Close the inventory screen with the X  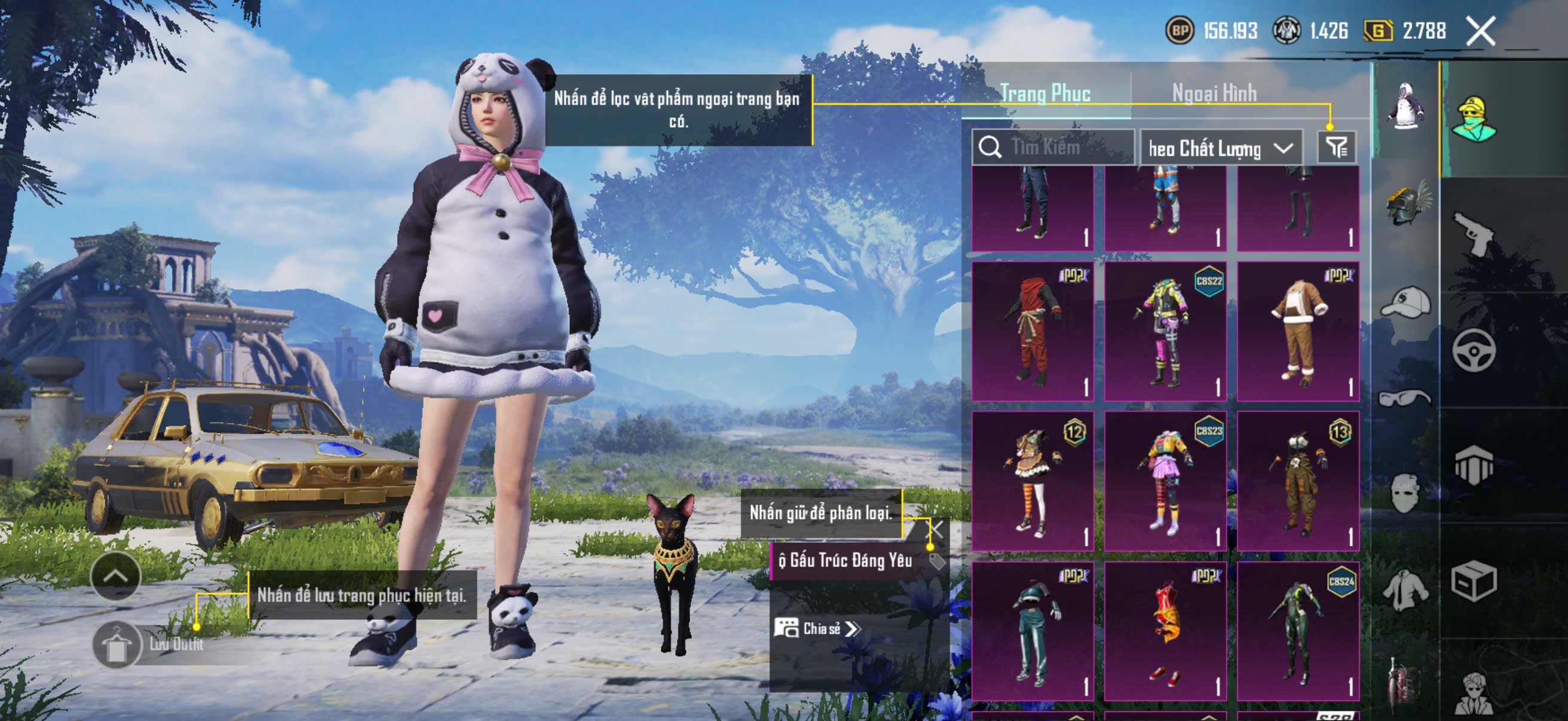click(1480, 30)
